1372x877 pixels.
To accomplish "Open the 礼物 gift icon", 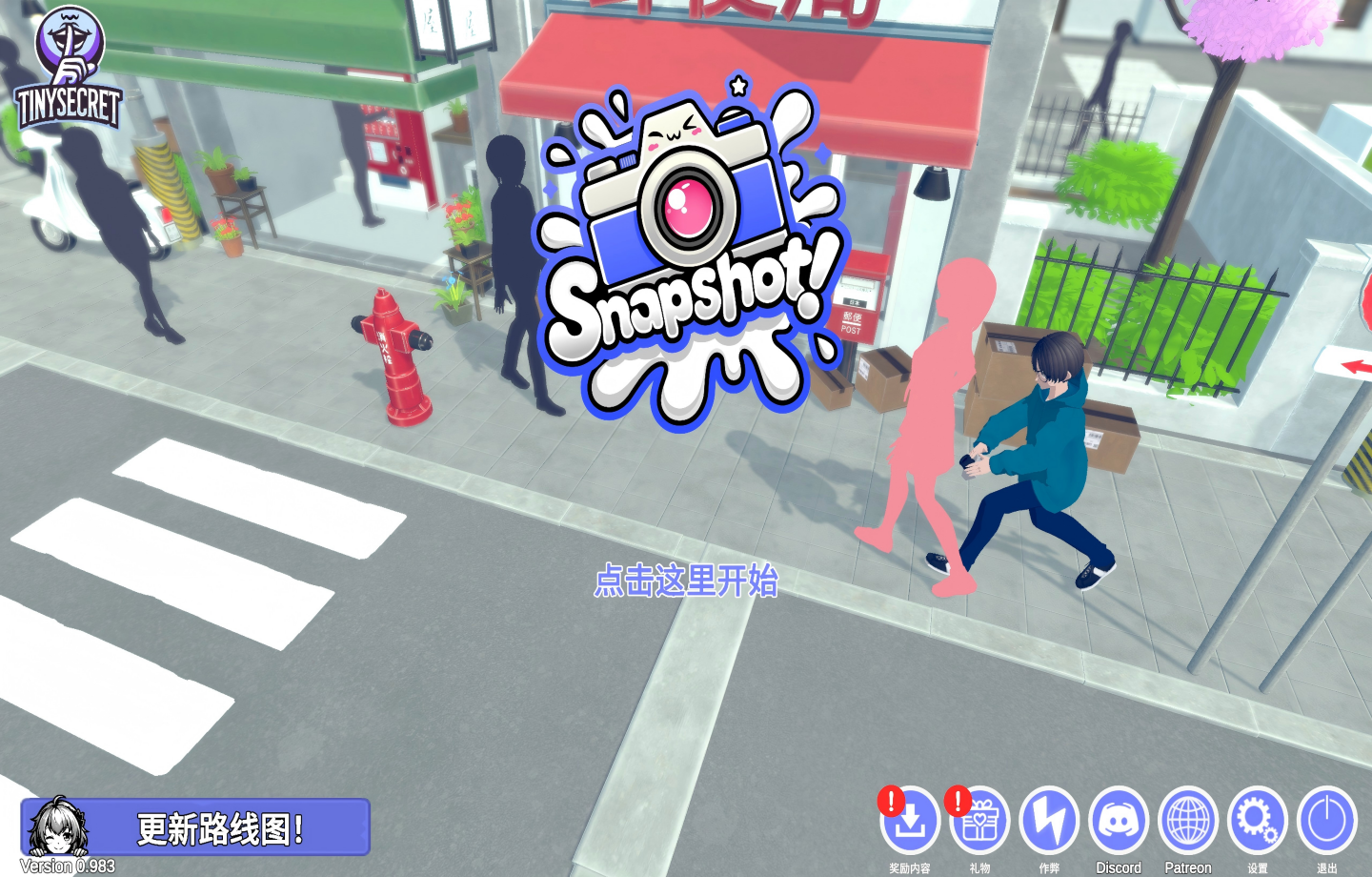I will click(x=979, y=822).
